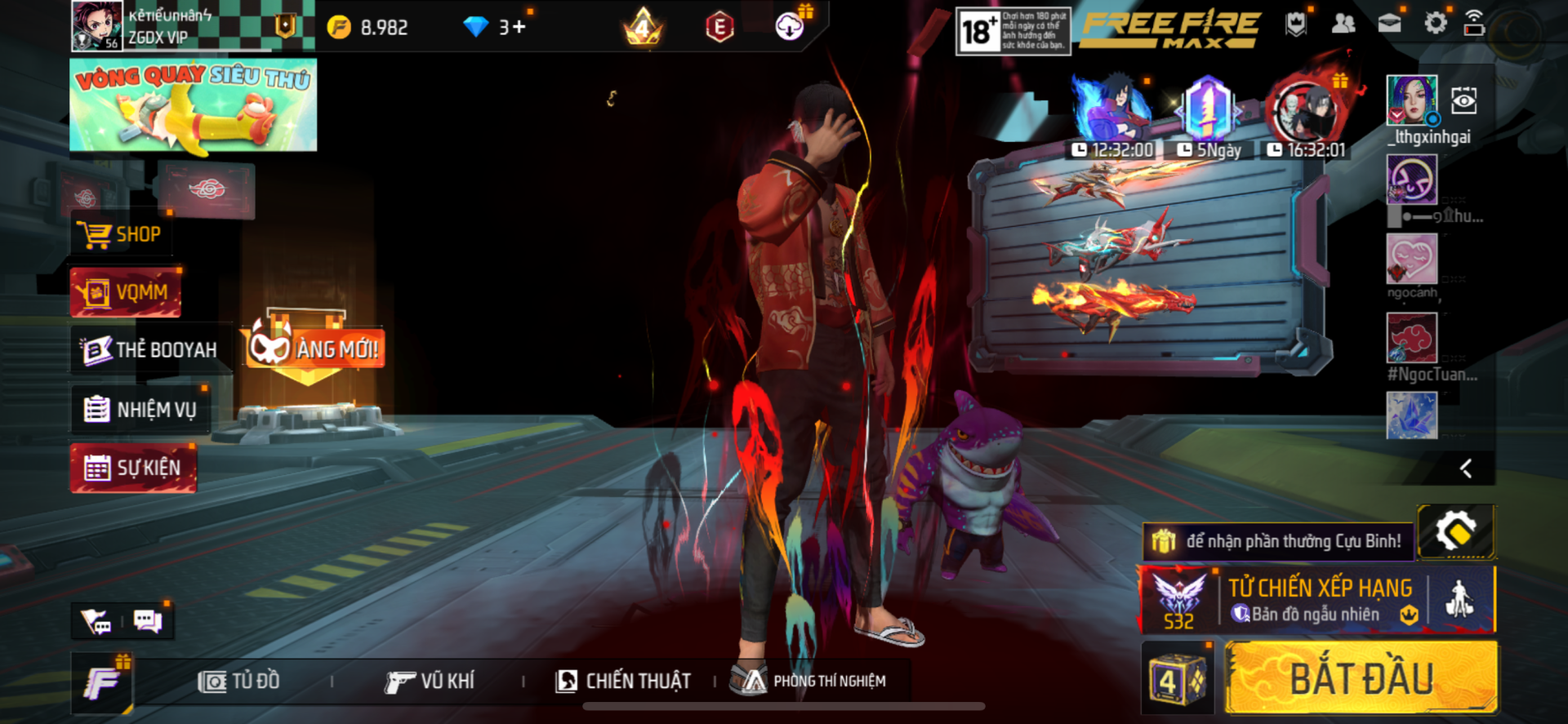Open the SHOP menu
Viewport: 1568px width, 724px height.
click(121, 235)
